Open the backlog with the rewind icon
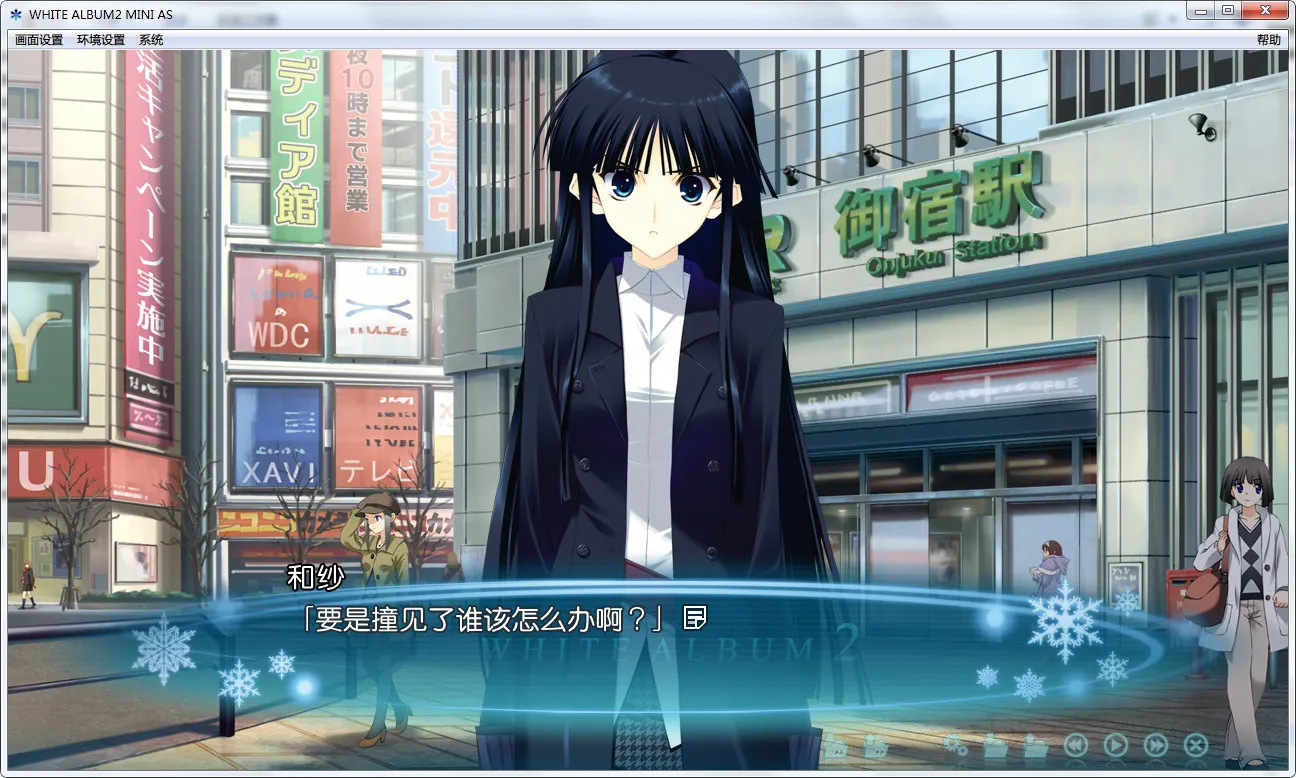This screenshot has width=1296, height=778. (x=1077, y=745)
